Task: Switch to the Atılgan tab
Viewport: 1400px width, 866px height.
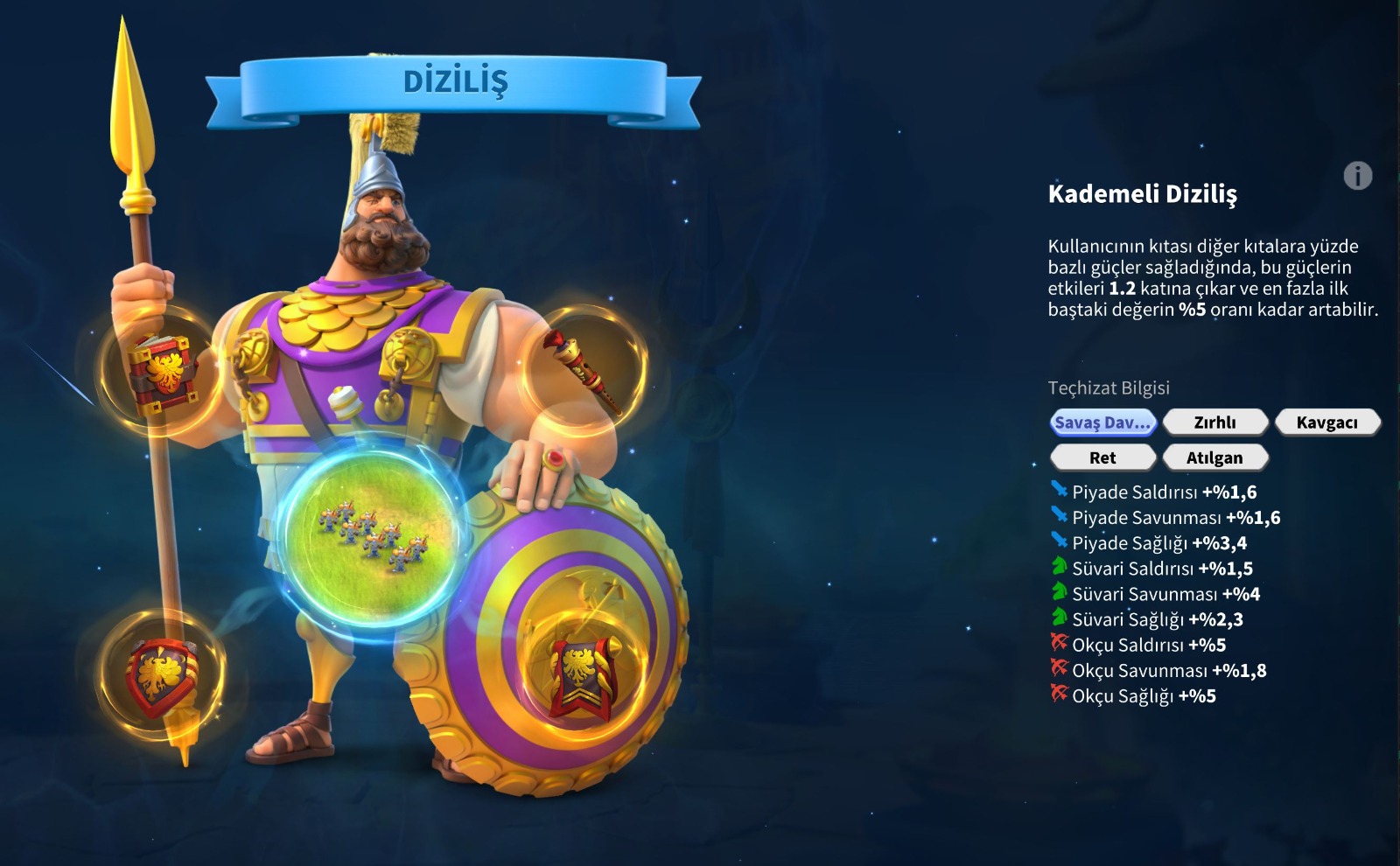Action: click(x=1214, y=457)
